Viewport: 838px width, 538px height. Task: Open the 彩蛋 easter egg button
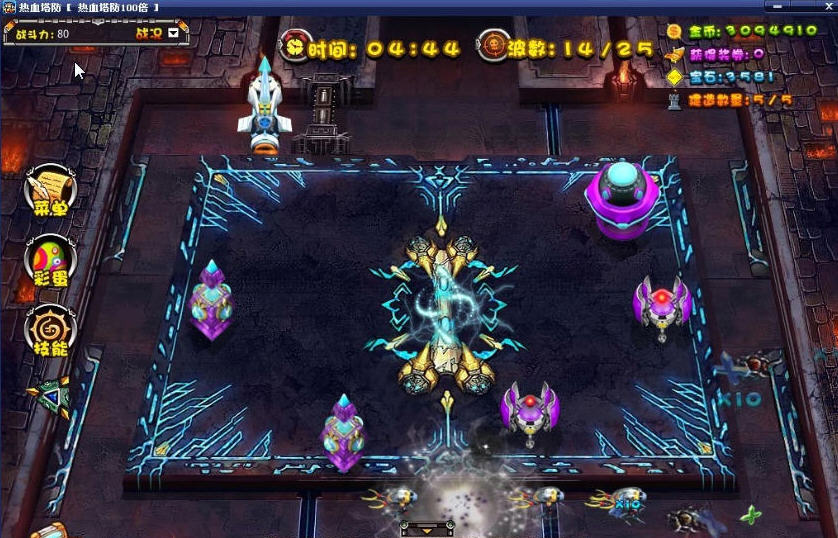tap(50, 260)
